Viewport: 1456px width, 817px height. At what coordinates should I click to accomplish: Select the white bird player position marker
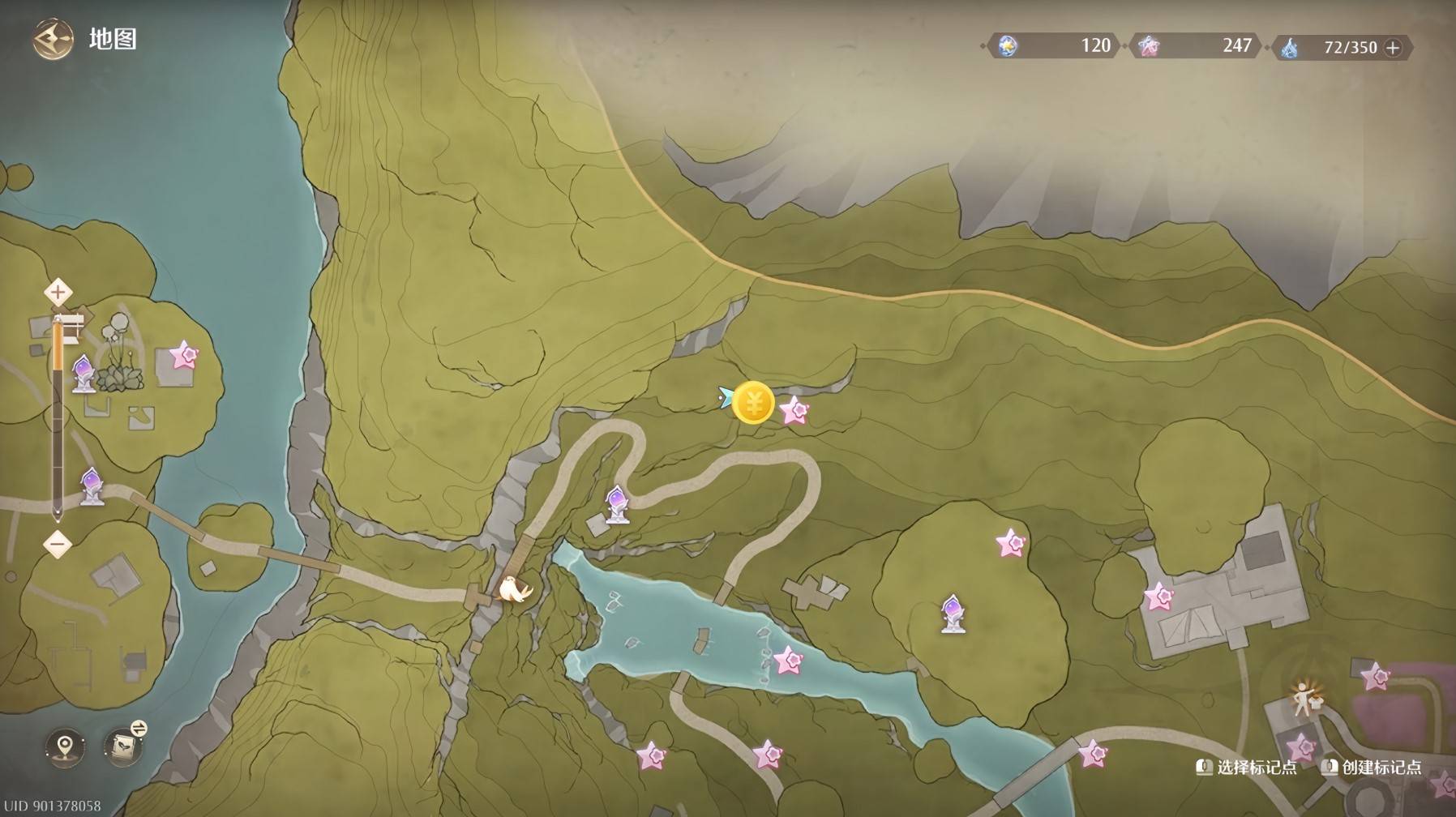513,588
